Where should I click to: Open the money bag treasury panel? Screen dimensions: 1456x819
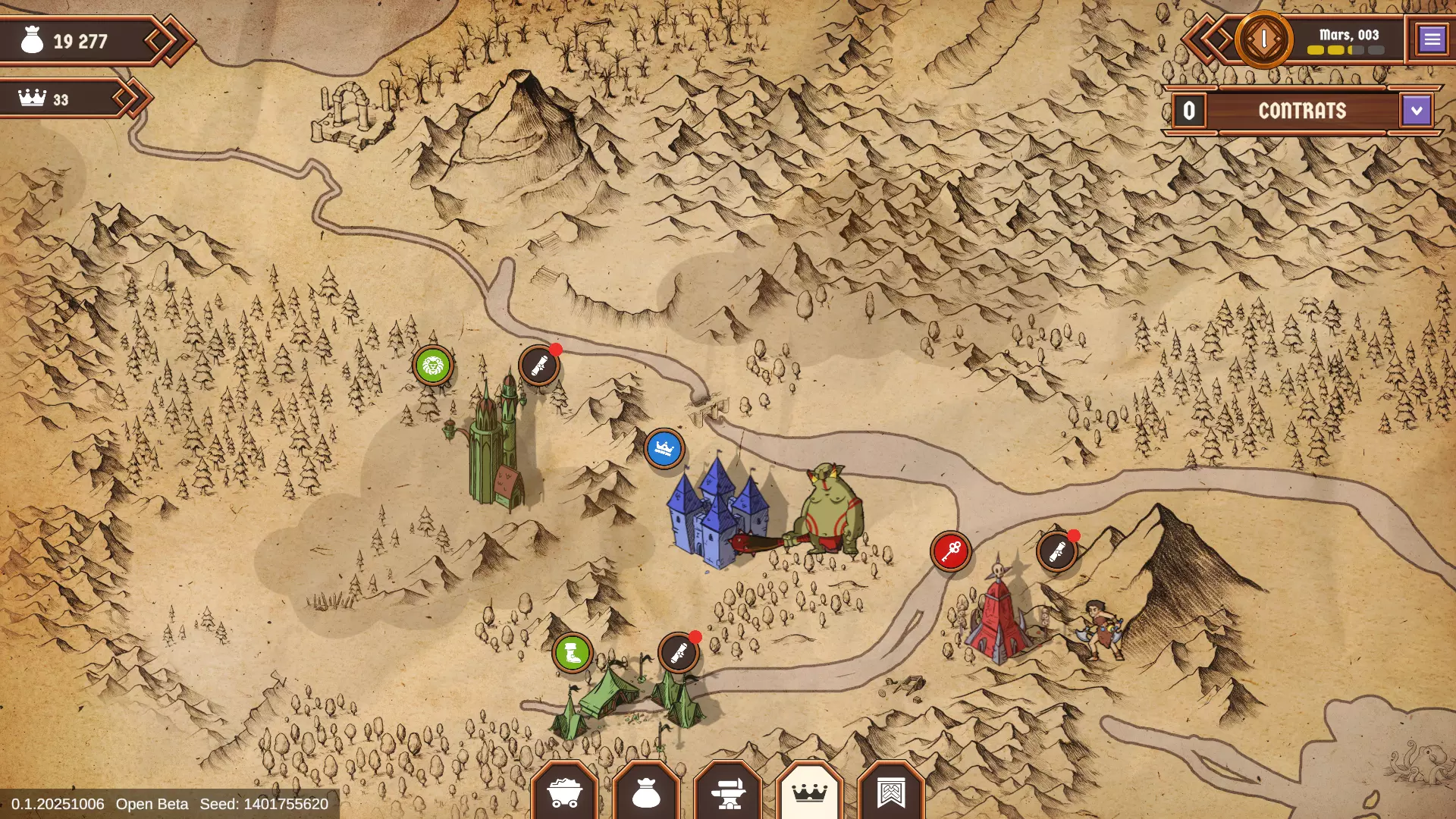coord(646,792)
